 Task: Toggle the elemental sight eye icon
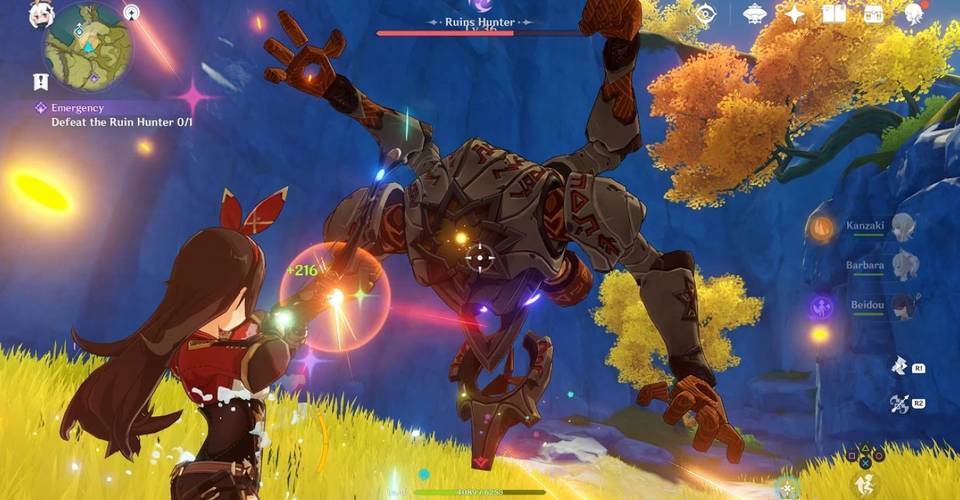[x=705, y=14]
